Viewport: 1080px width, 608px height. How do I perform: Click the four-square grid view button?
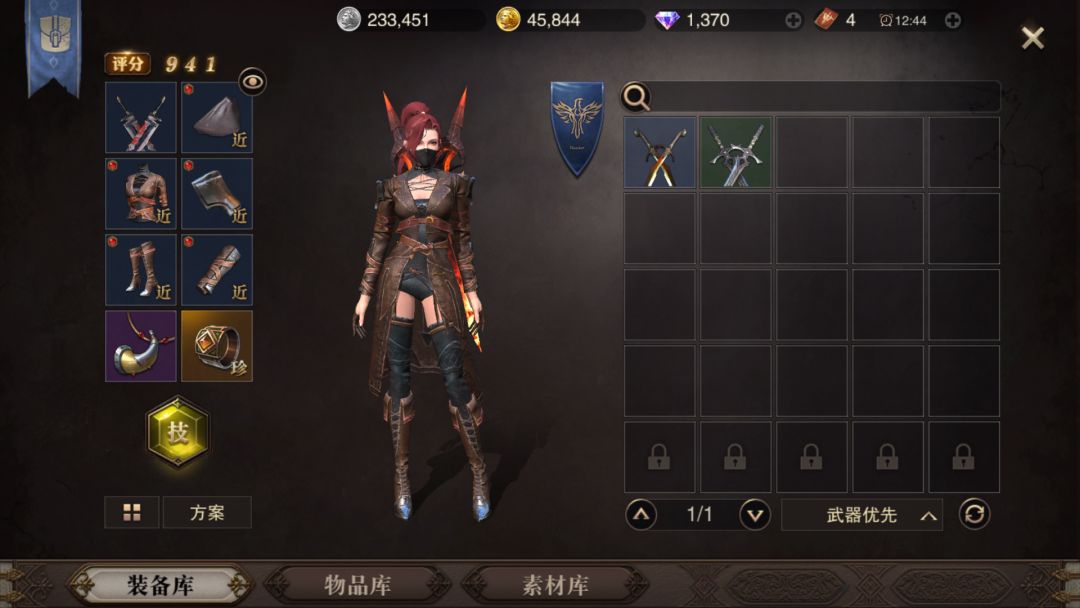132,513
